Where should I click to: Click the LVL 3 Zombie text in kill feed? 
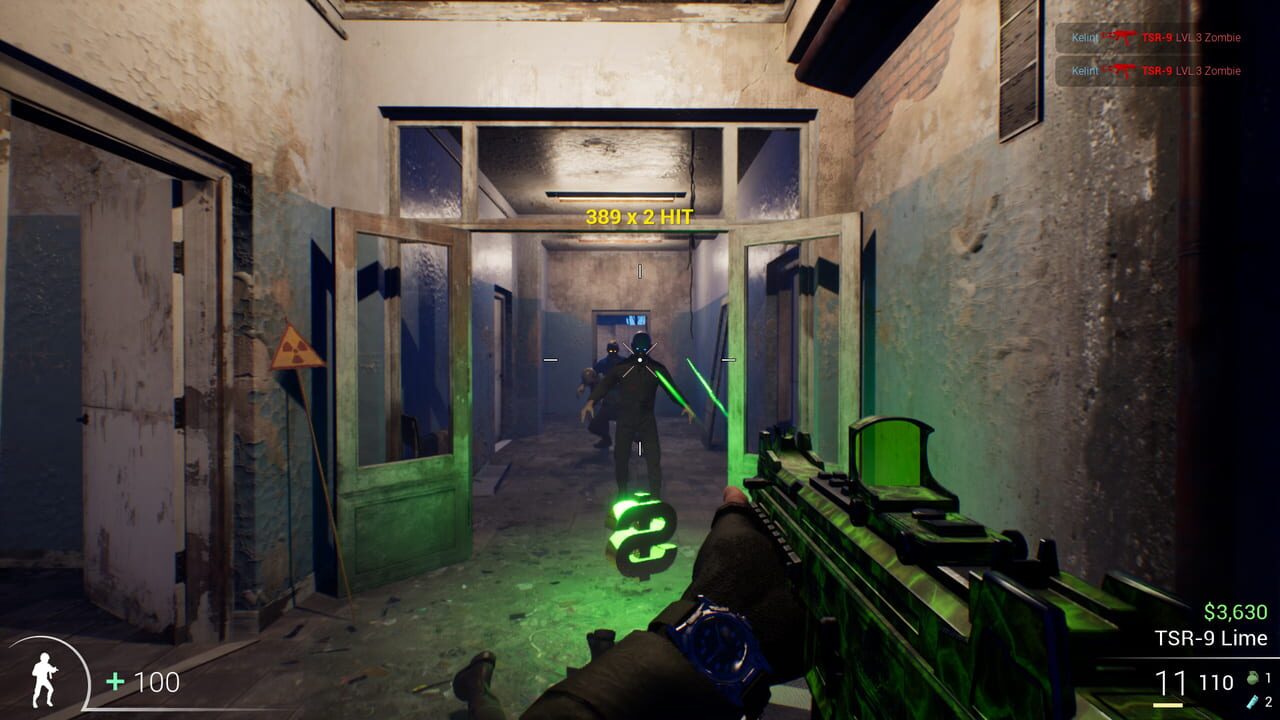(1207, 37)
